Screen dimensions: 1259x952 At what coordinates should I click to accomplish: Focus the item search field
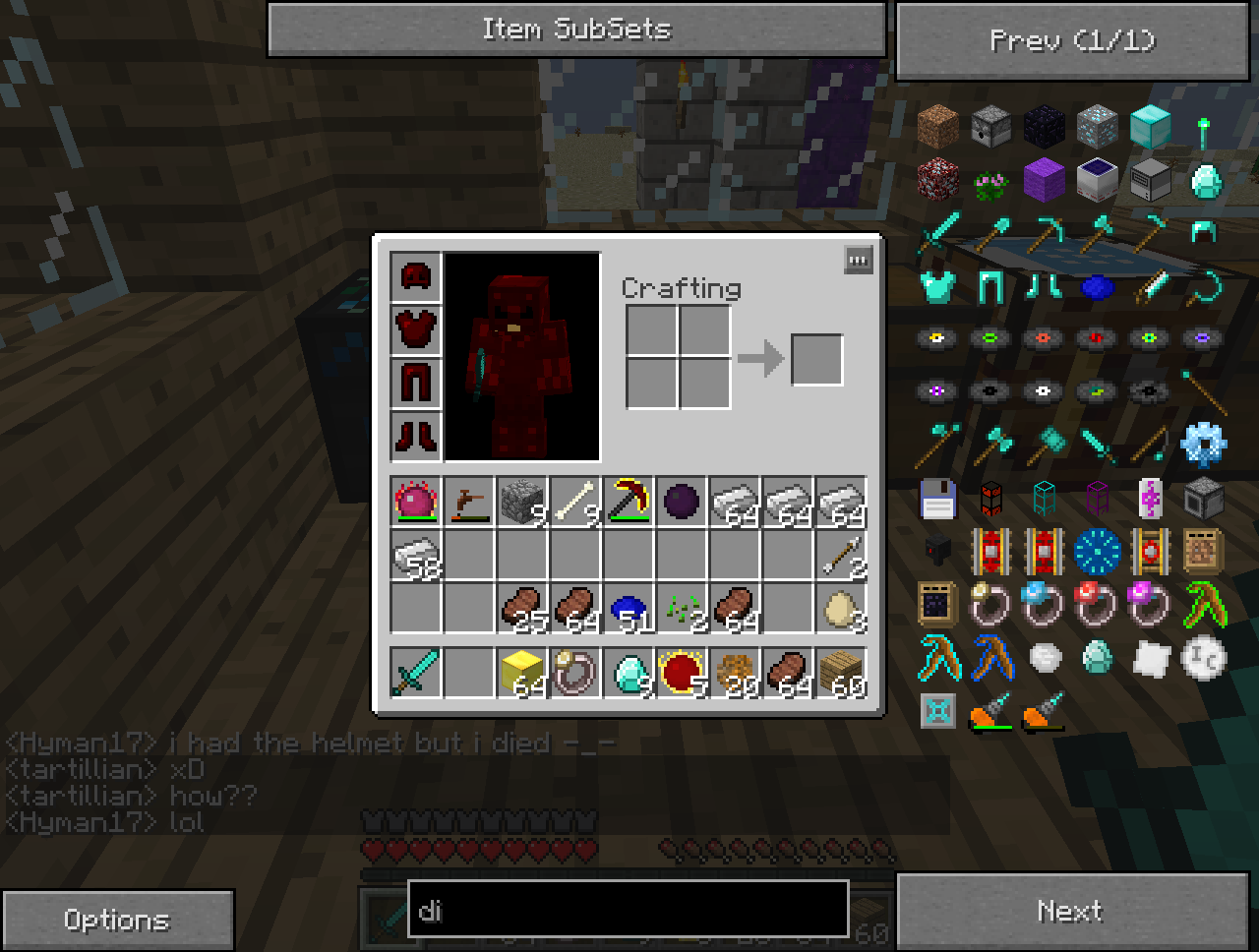pyautogui.click(x=628, y=909)
